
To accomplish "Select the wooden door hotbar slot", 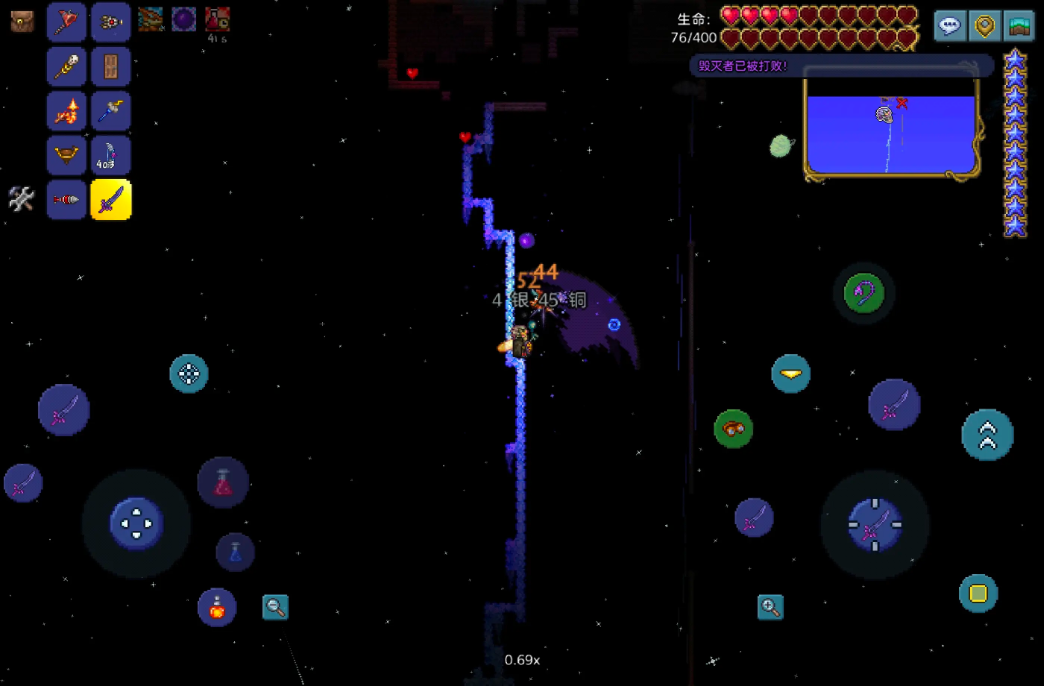I will point(111,66).
